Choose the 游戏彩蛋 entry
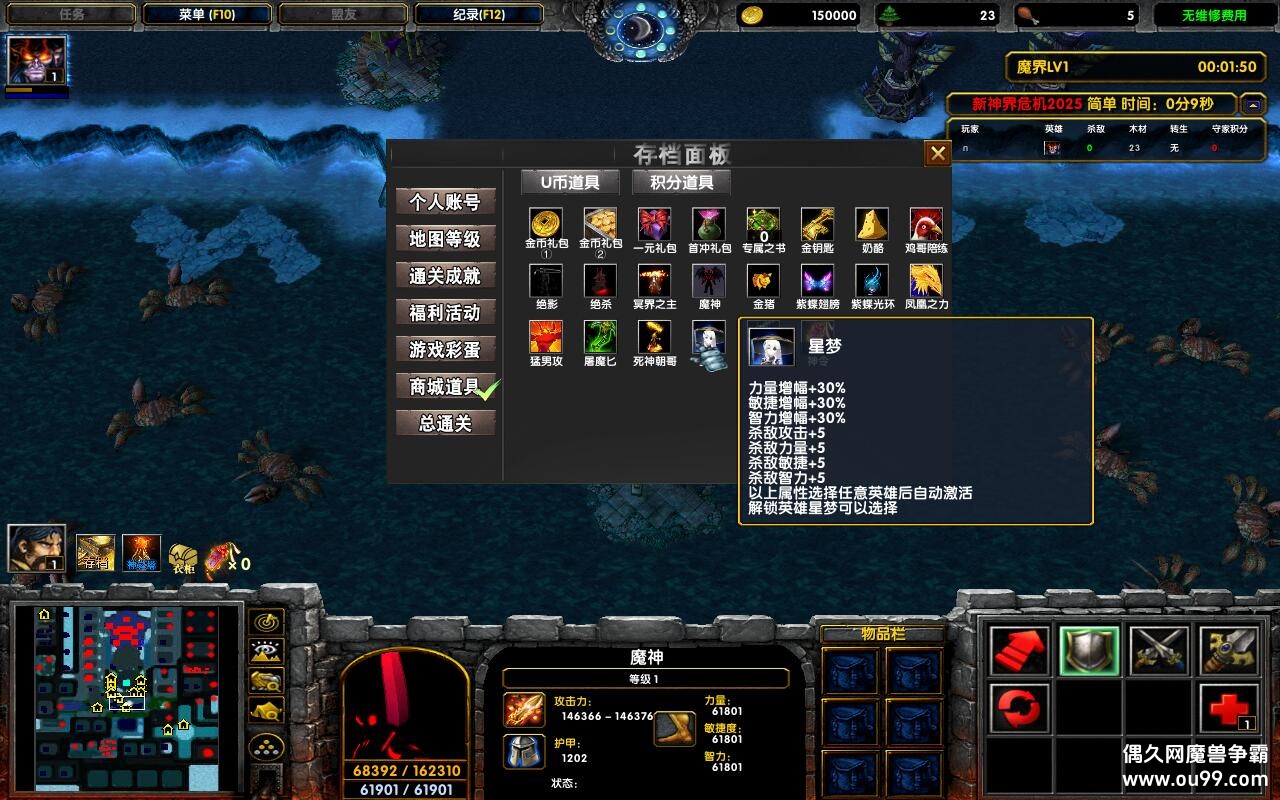The width and height of the screenshot is (1280, 800). (x=445, y=350)
